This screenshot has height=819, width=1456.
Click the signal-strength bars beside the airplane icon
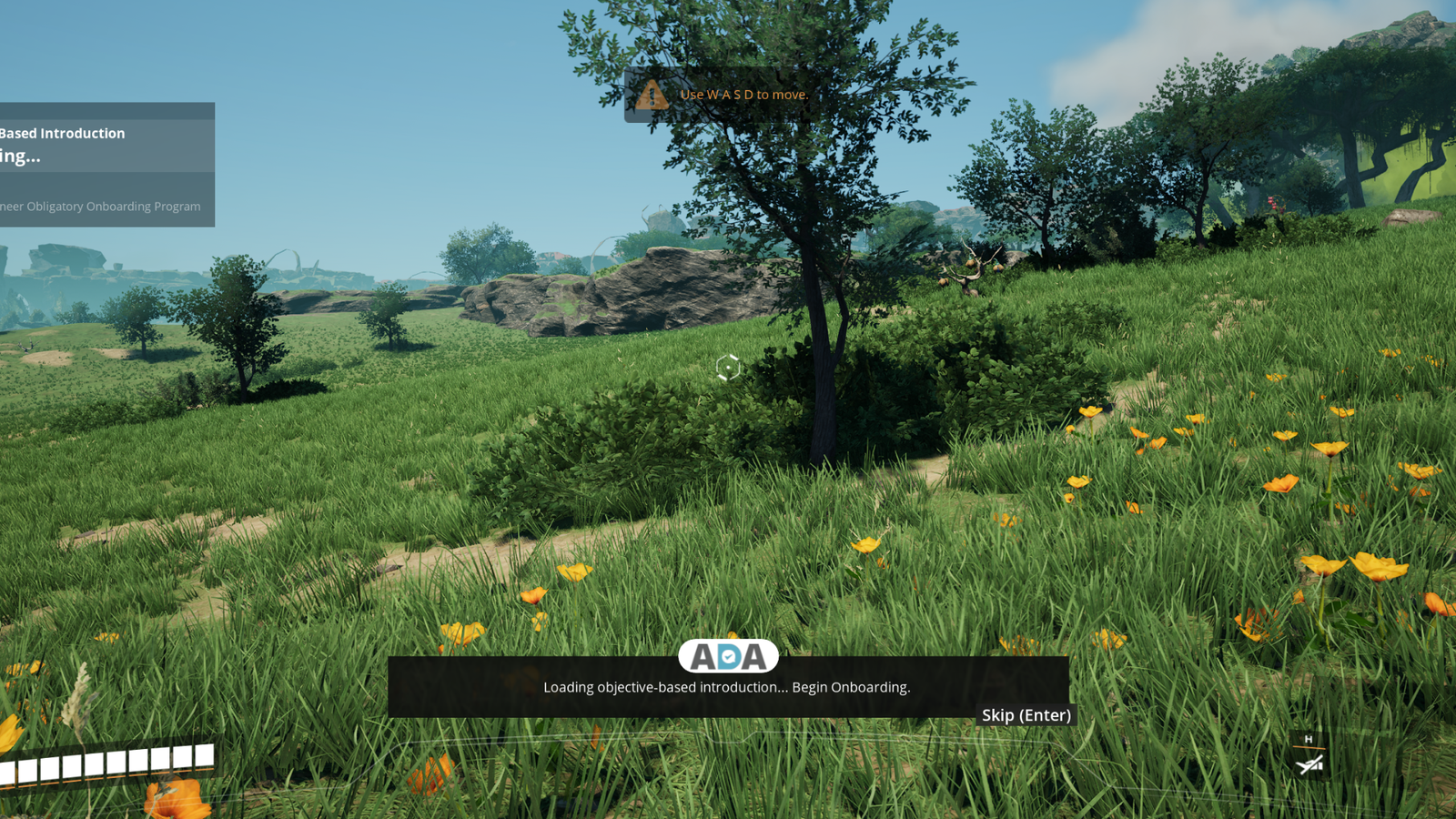pos(1317,765)
